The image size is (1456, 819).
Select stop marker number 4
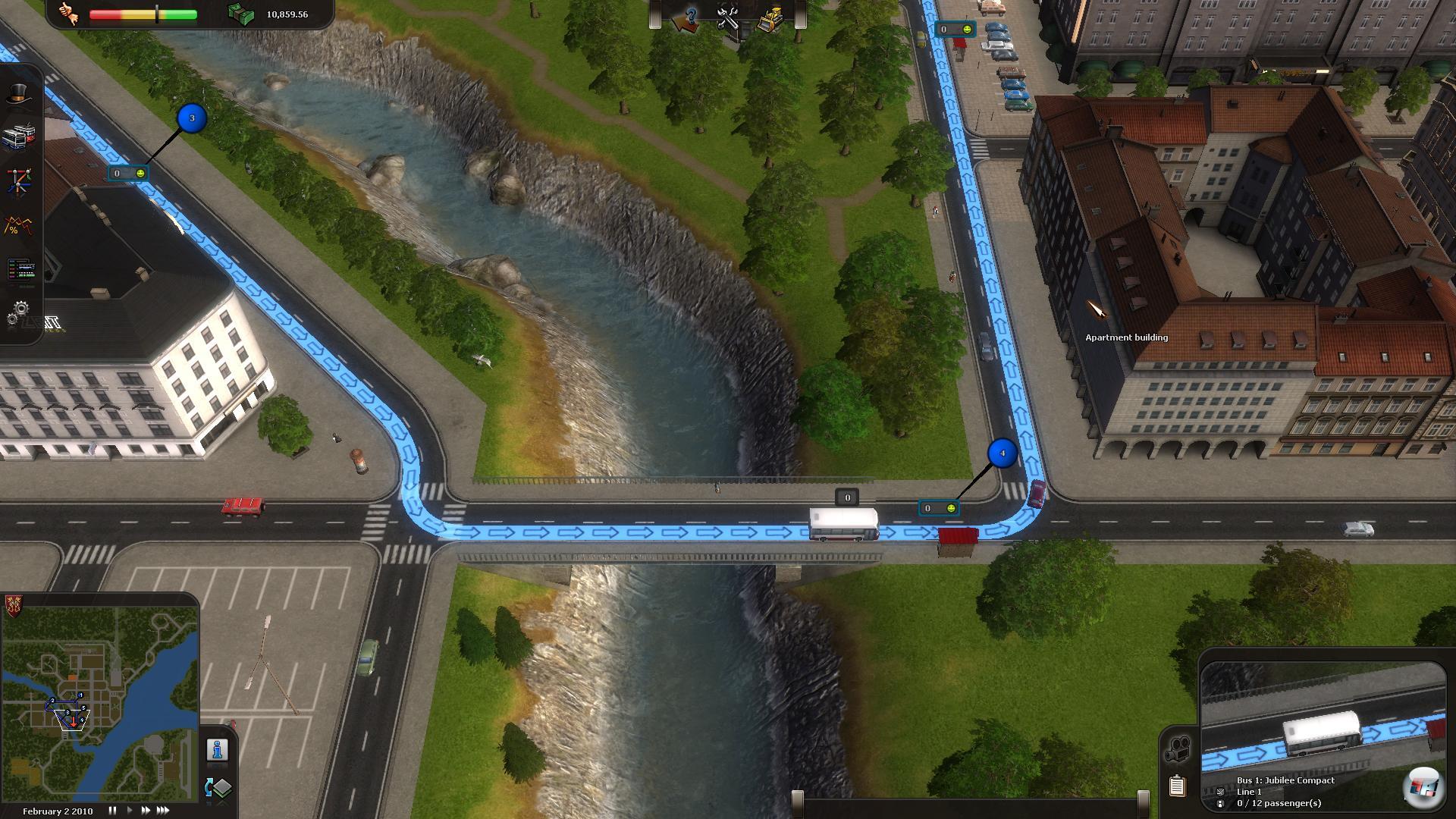click(1003, 453)
